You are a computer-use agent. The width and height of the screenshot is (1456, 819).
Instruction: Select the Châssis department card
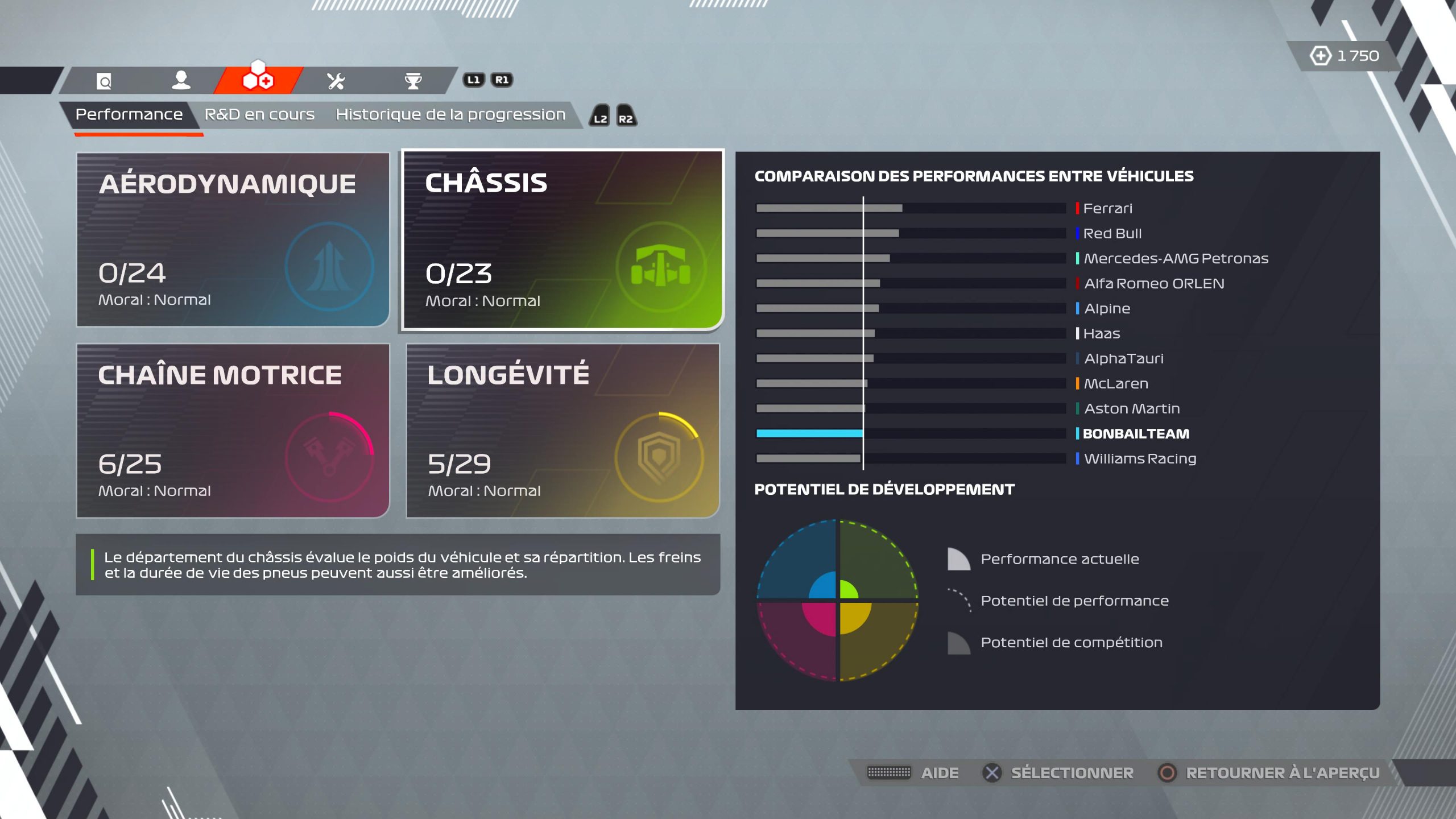click(x=562, y=239)
